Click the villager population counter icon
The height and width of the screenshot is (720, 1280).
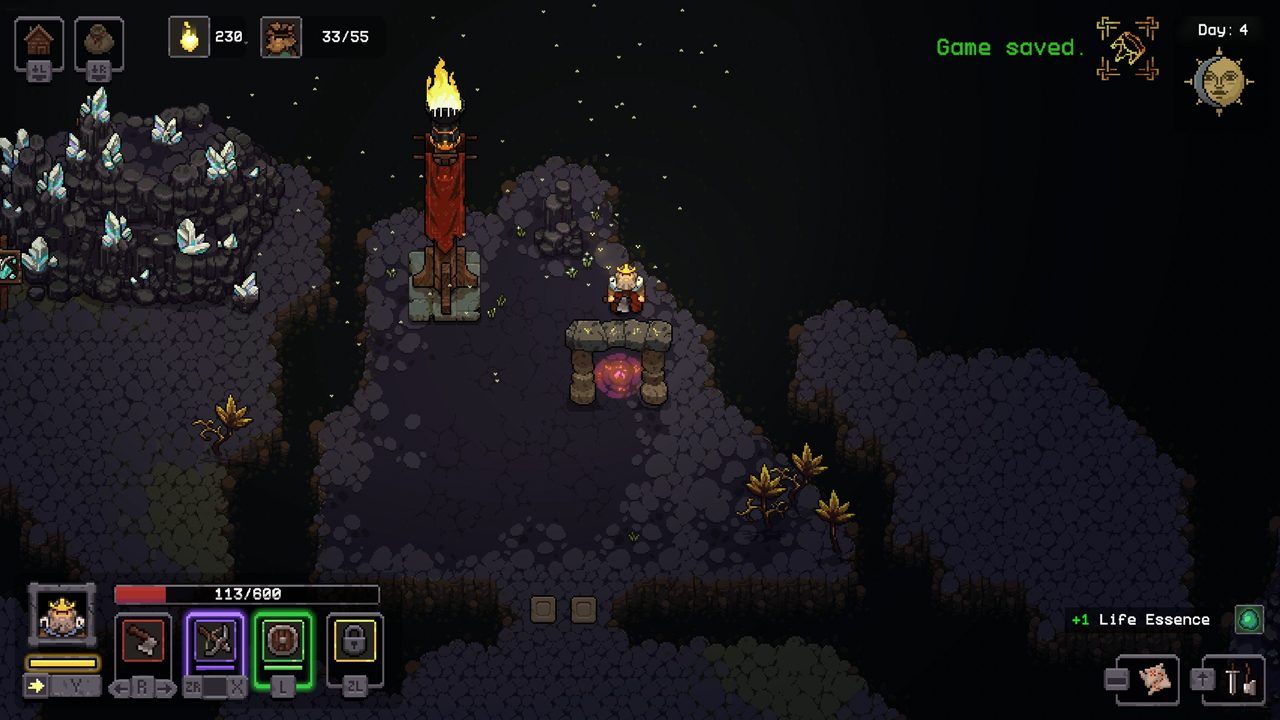(281, 37)
